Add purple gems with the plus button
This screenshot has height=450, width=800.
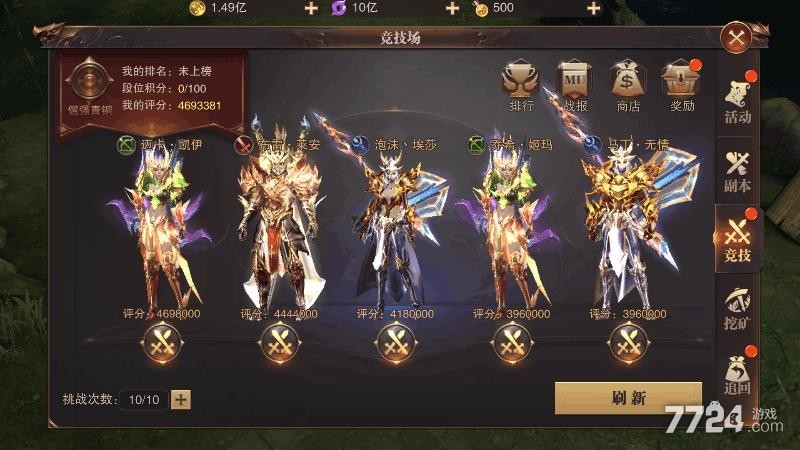pos(452,9)
